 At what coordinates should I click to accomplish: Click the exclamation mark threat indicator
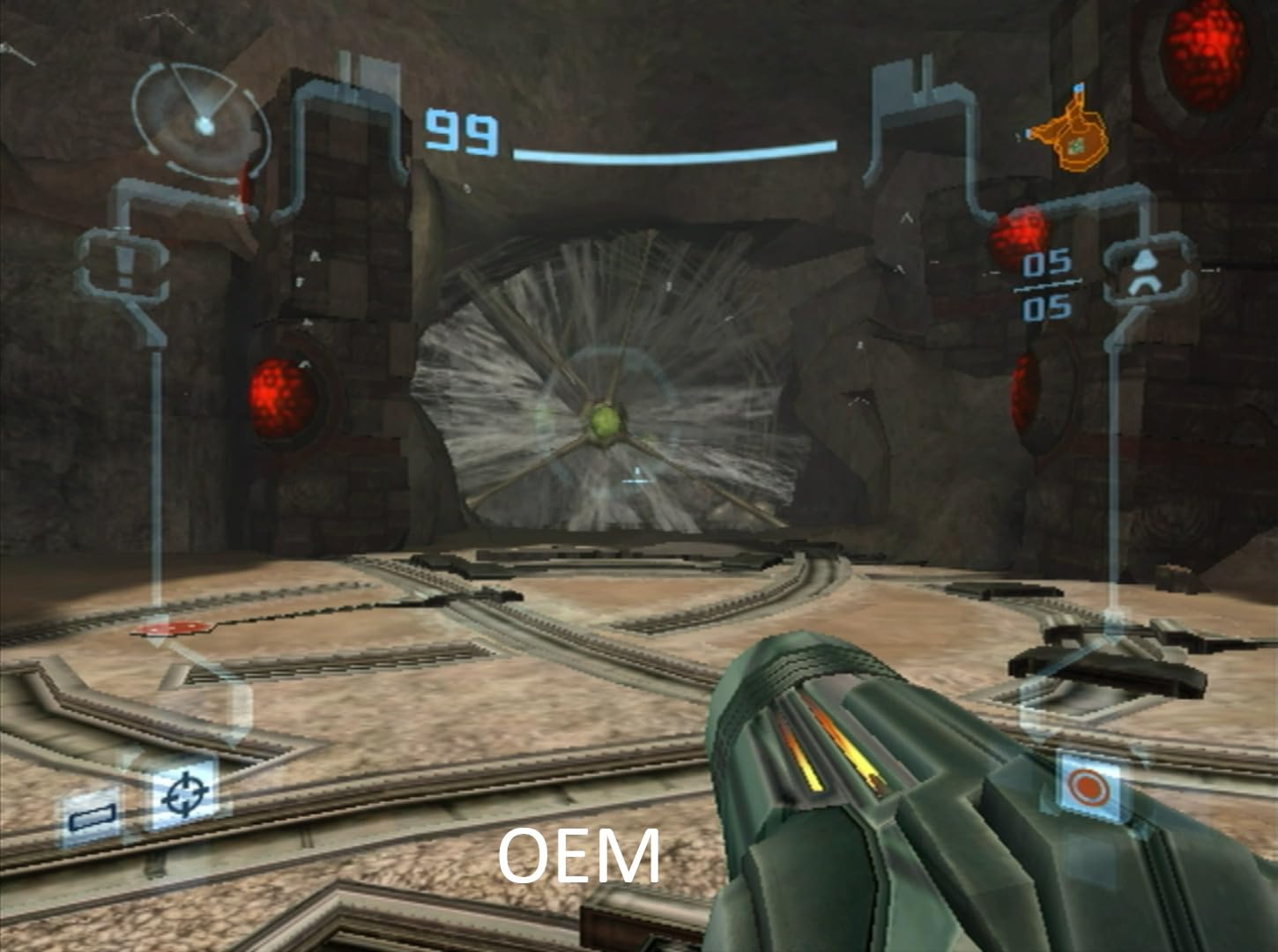(x=124, y=261)
